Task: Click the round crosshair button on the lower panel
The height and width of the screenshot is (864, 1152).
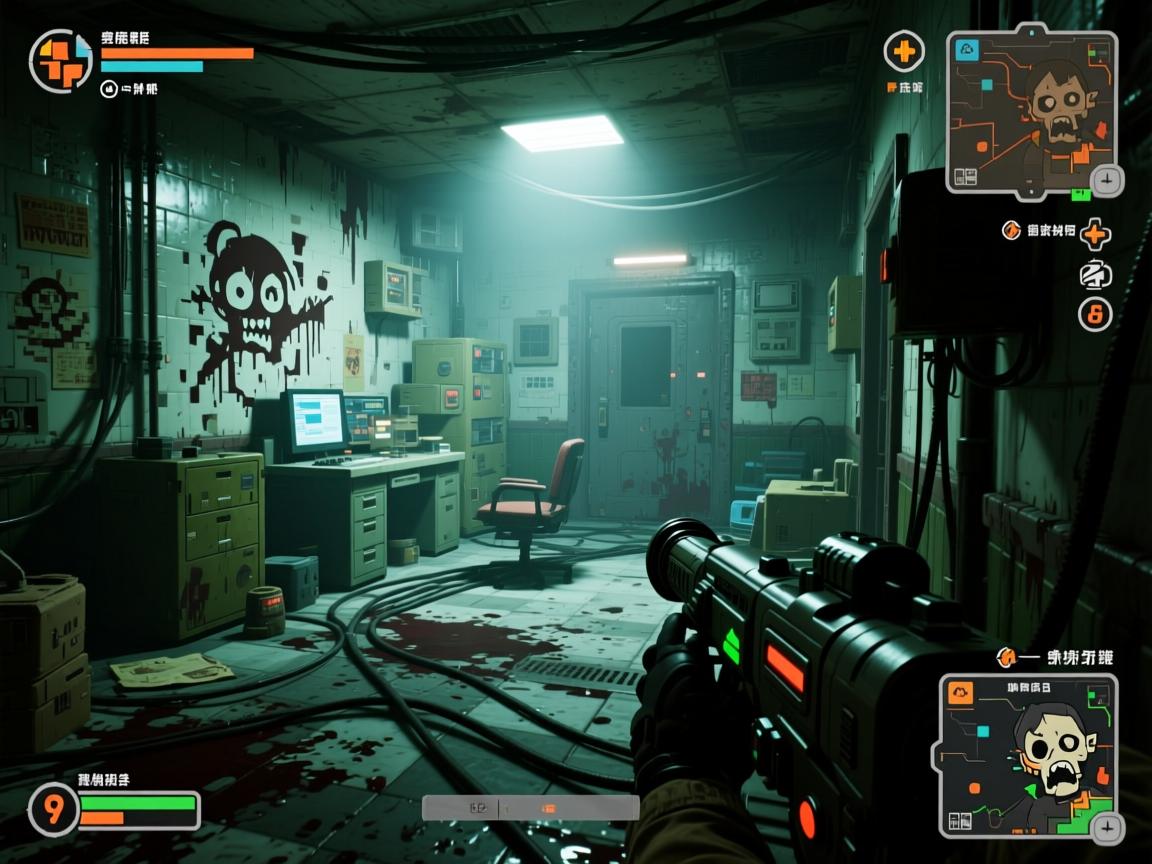Action: tap(1107, 827)
